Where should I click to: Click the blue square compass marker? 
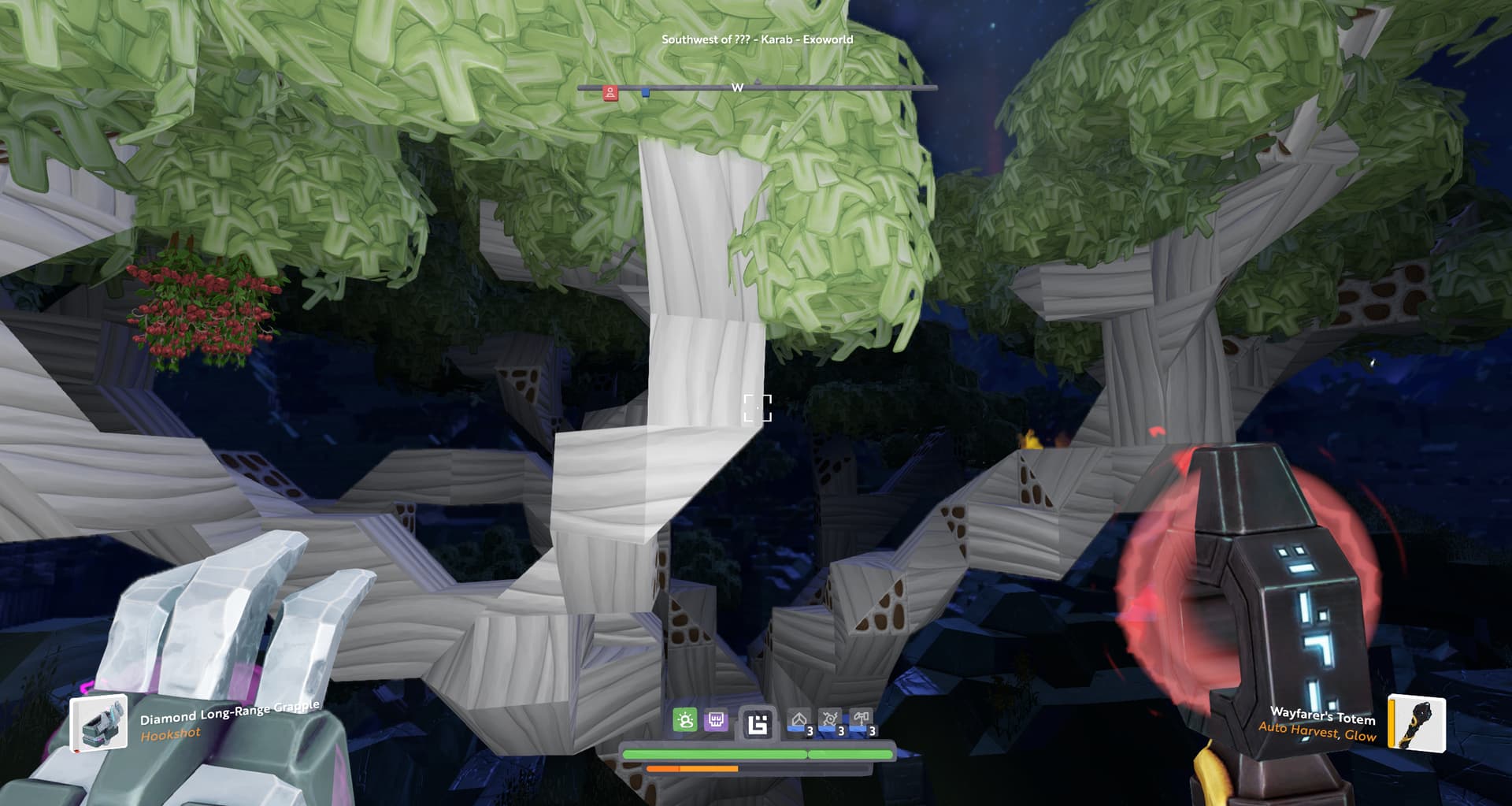pyautogui.click(x=646, y=93)
